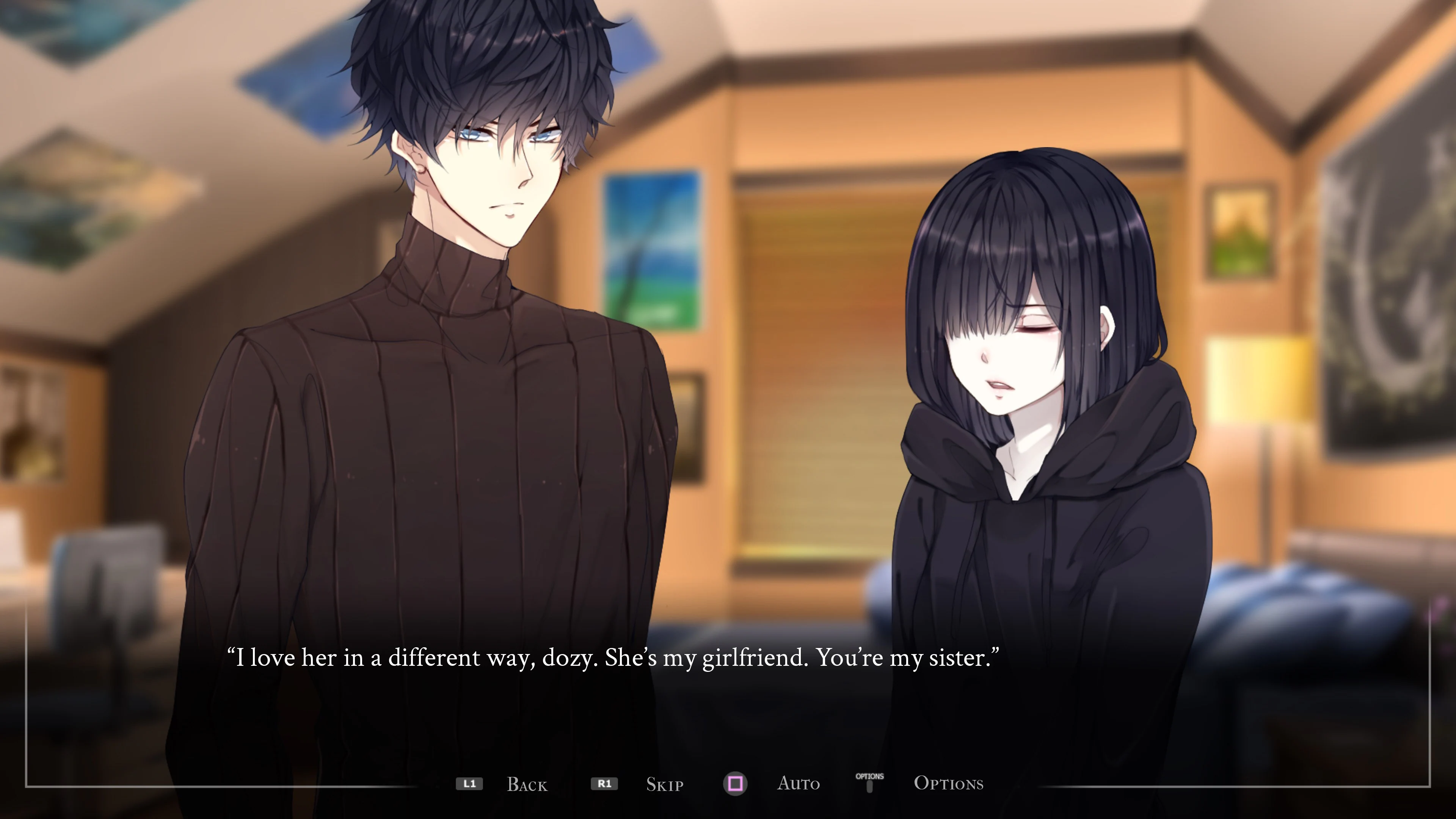This screenshot has height=819, width=1456.
Task: Click the L1 button icon
Action: click(470, 784)
